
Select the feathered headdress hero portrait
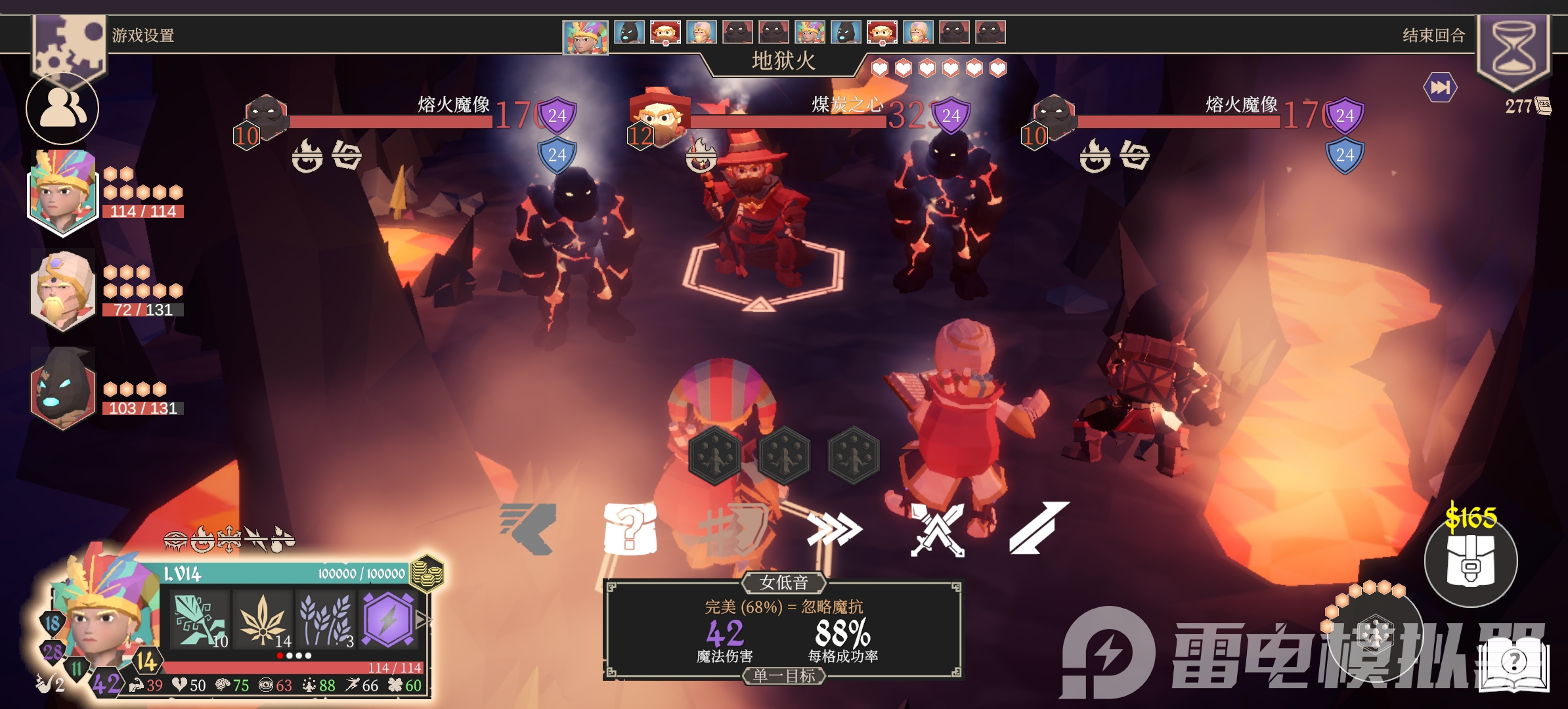pos(62,190)
